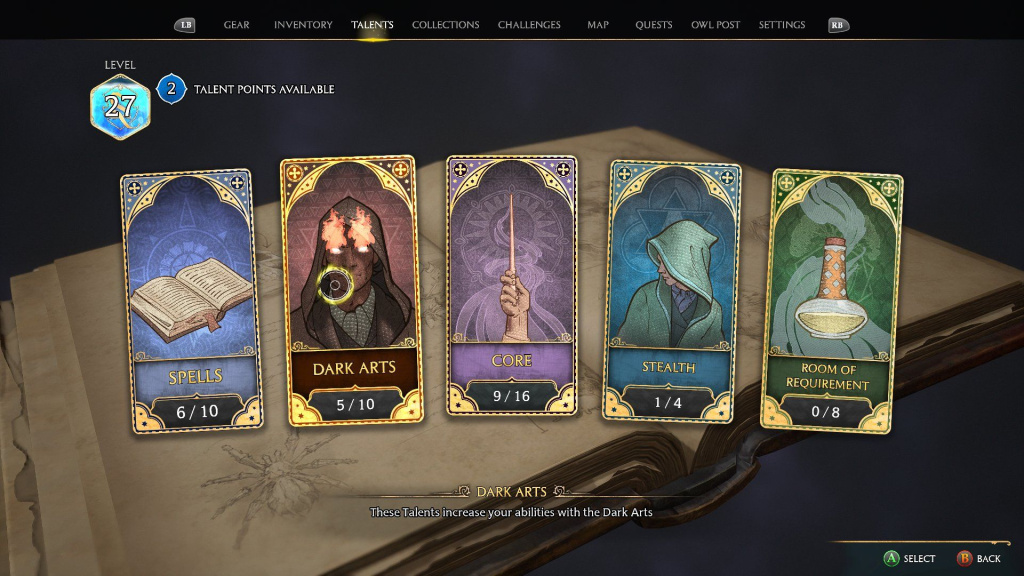
Task: Switch to the Inventory tab
Action: pos(303,25)
